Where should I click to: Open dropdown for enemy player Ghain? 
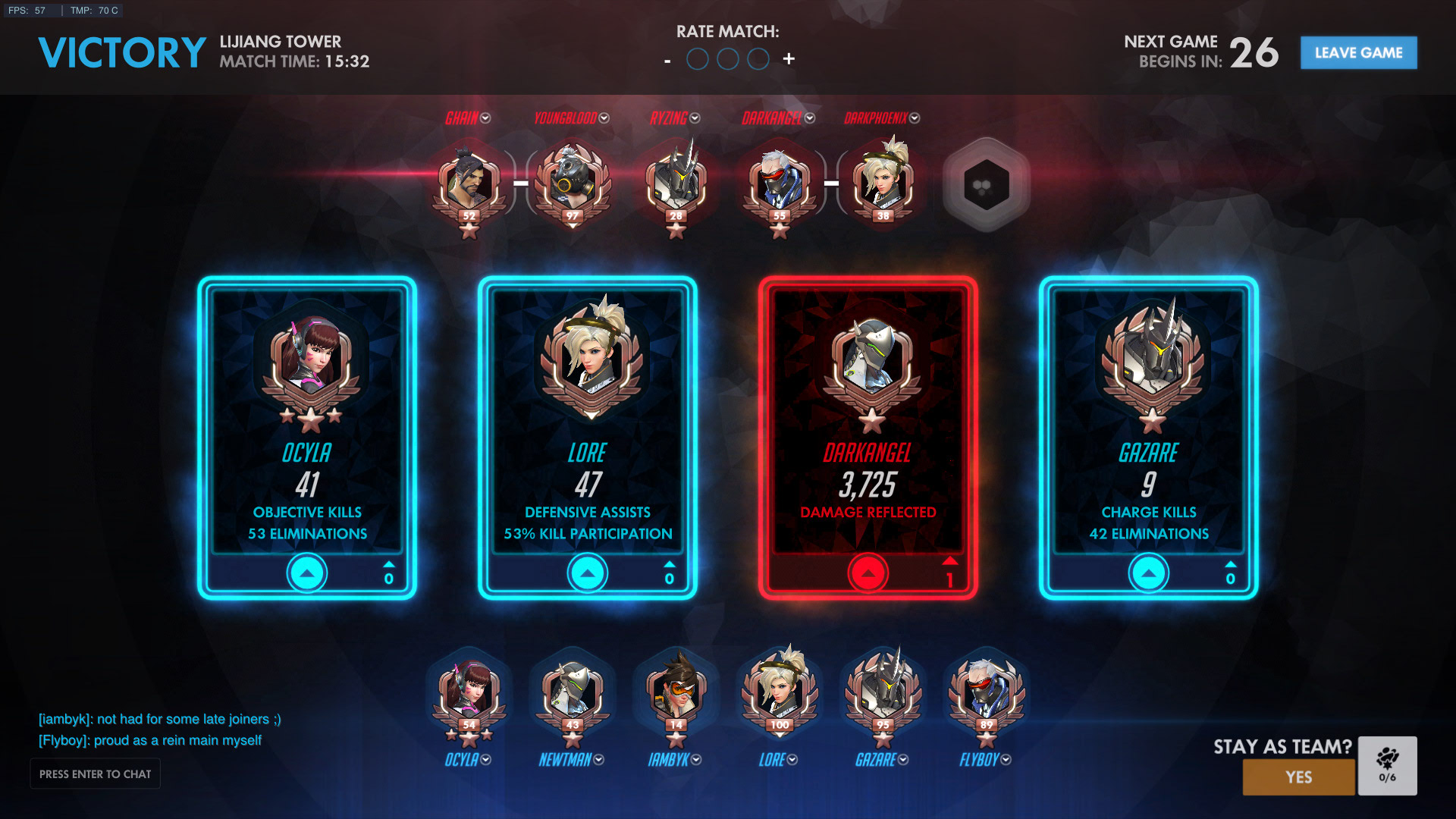486,118
